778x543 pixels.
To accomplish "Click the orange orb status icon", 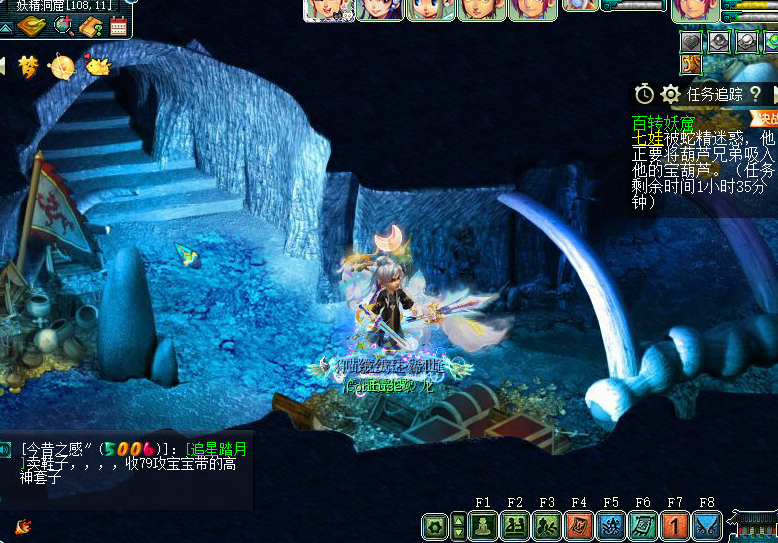I will [x=62, y=67].
